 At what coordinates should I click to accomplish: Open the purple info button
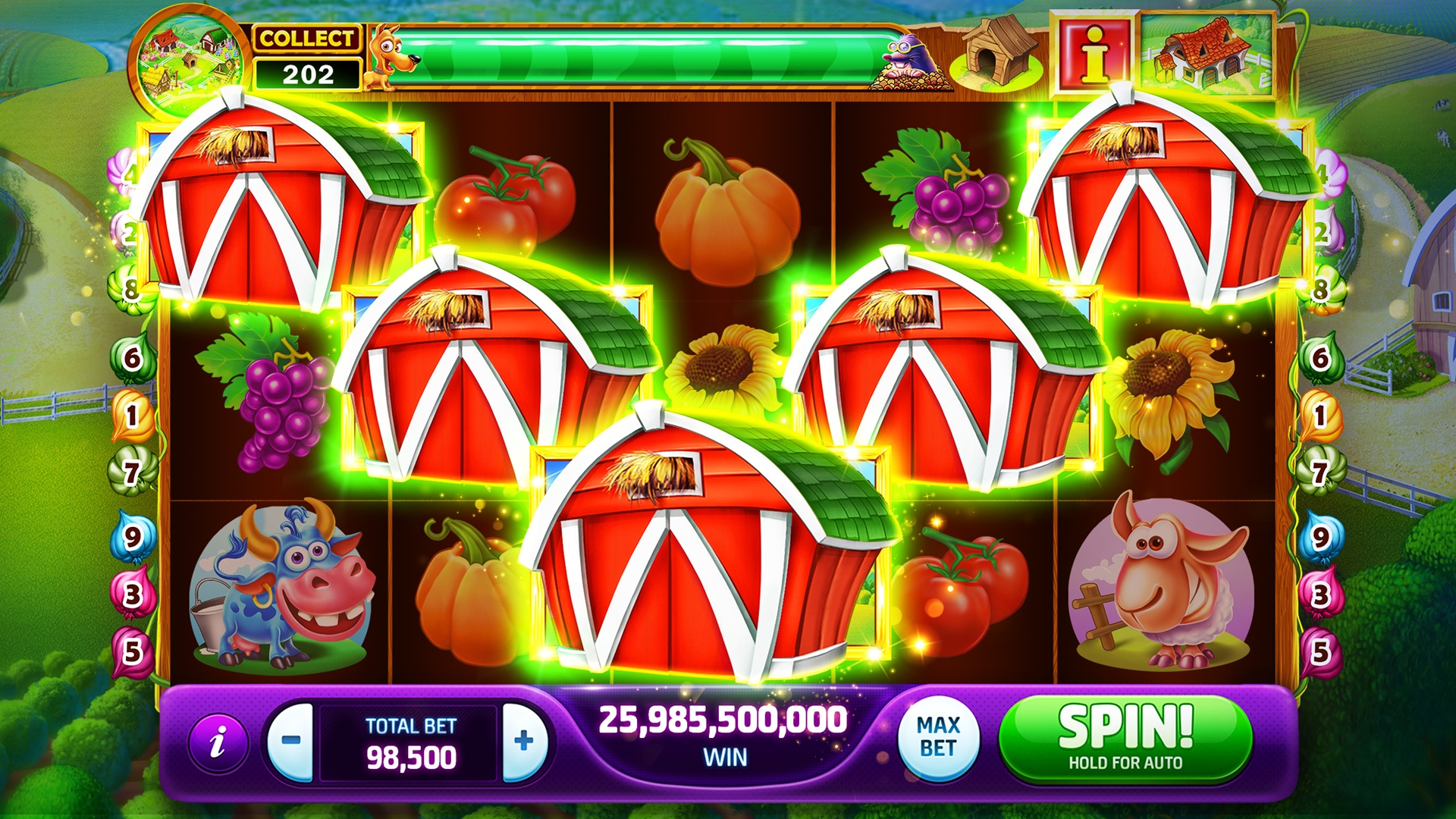pyautogui.click(x=218, y=741)
